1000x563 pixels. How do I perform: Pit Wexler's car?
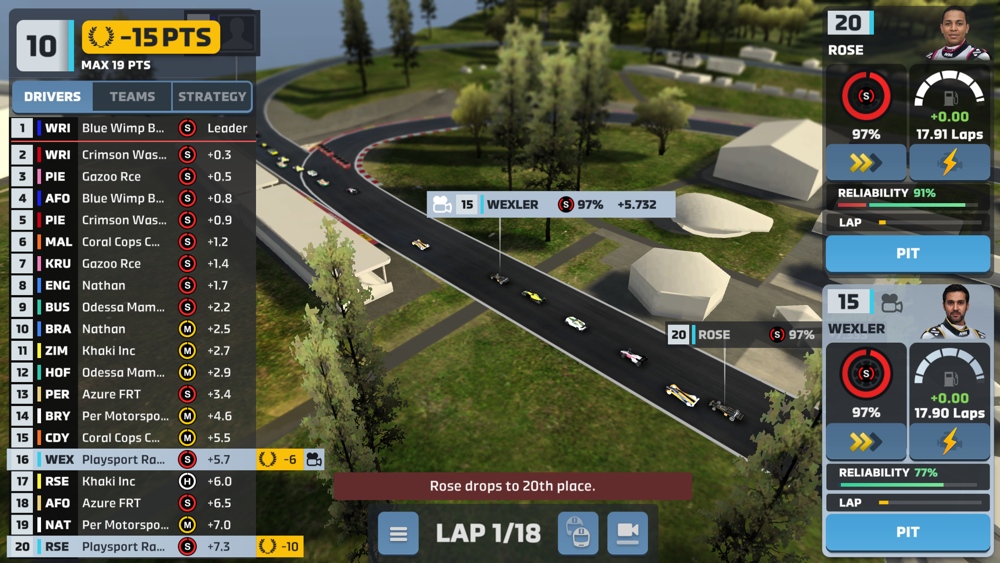[907, 533]
